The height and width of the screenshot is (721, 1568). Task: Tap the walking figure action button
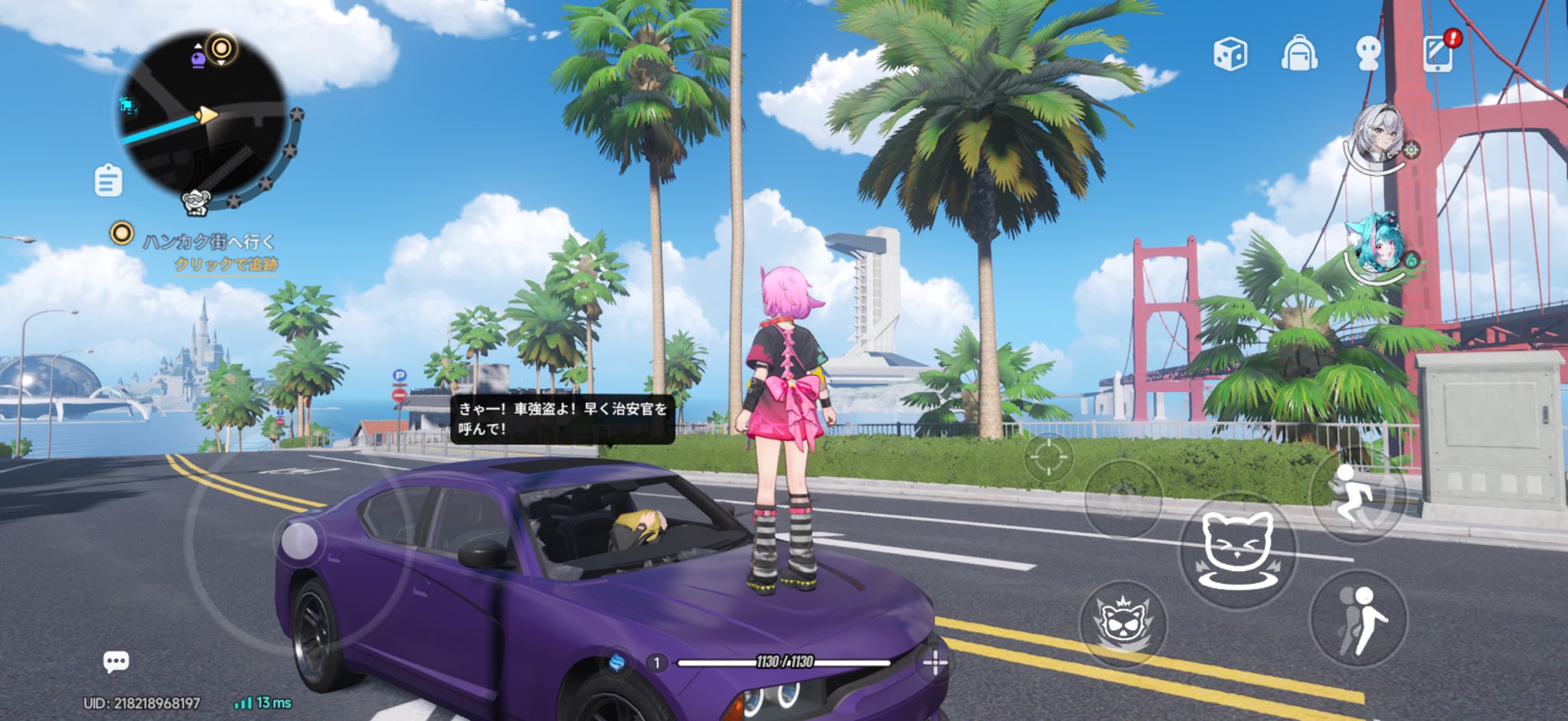[1358, 620]
